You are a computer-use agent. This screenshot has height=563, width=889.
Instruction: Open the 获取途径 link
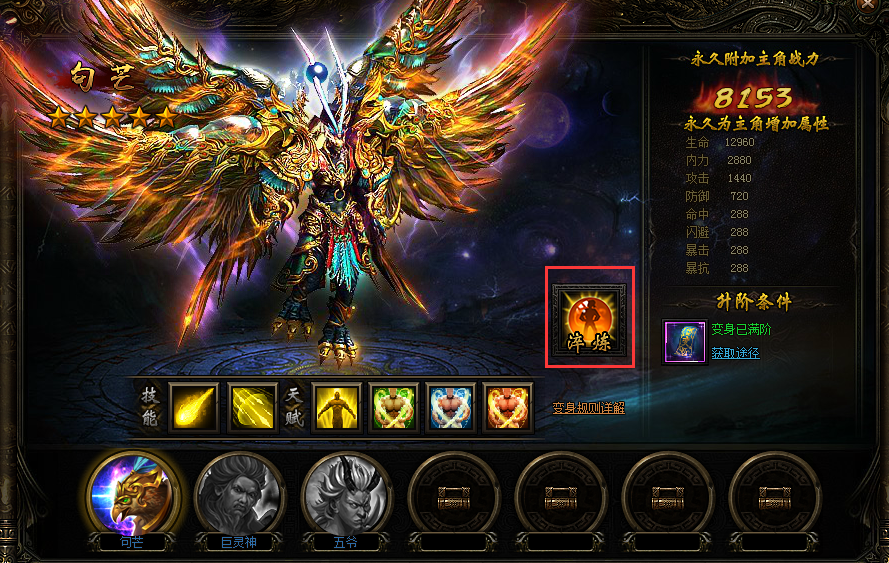[735, 353]
